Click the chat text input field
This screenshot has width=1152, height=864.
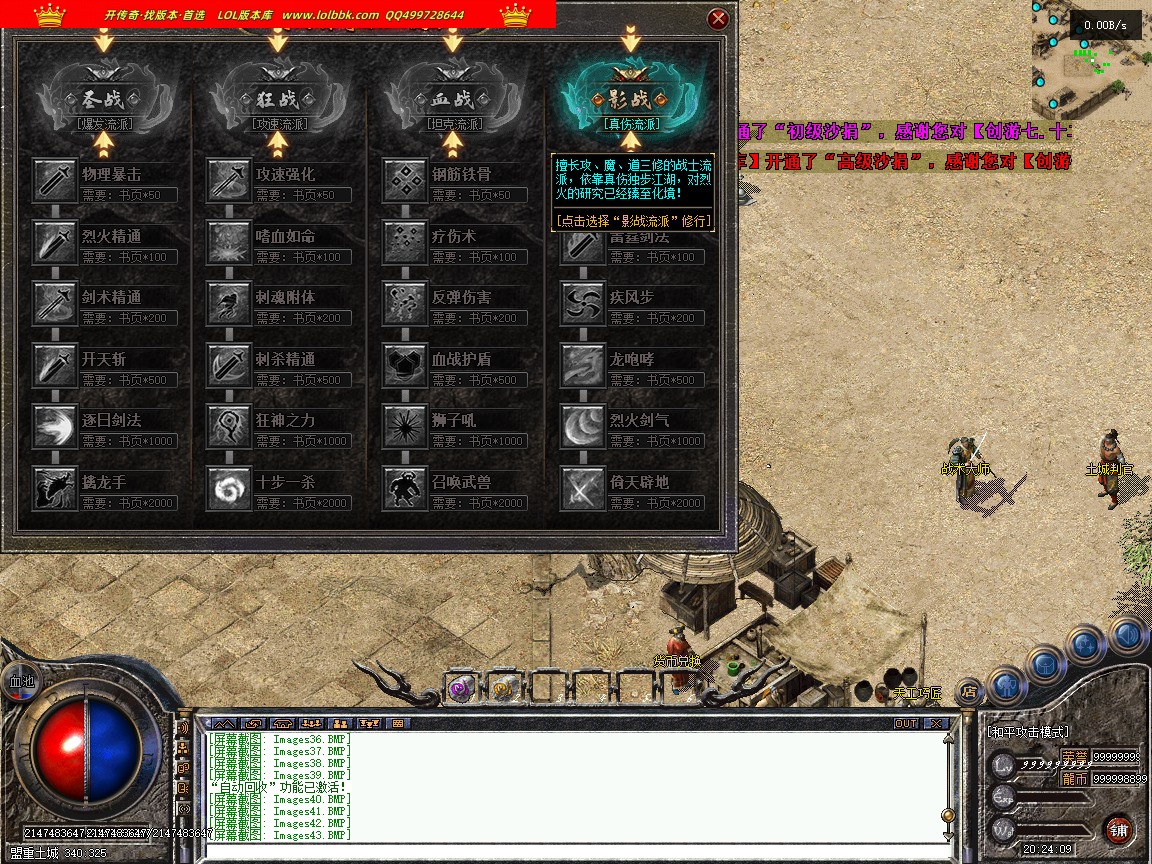[570, 852]
